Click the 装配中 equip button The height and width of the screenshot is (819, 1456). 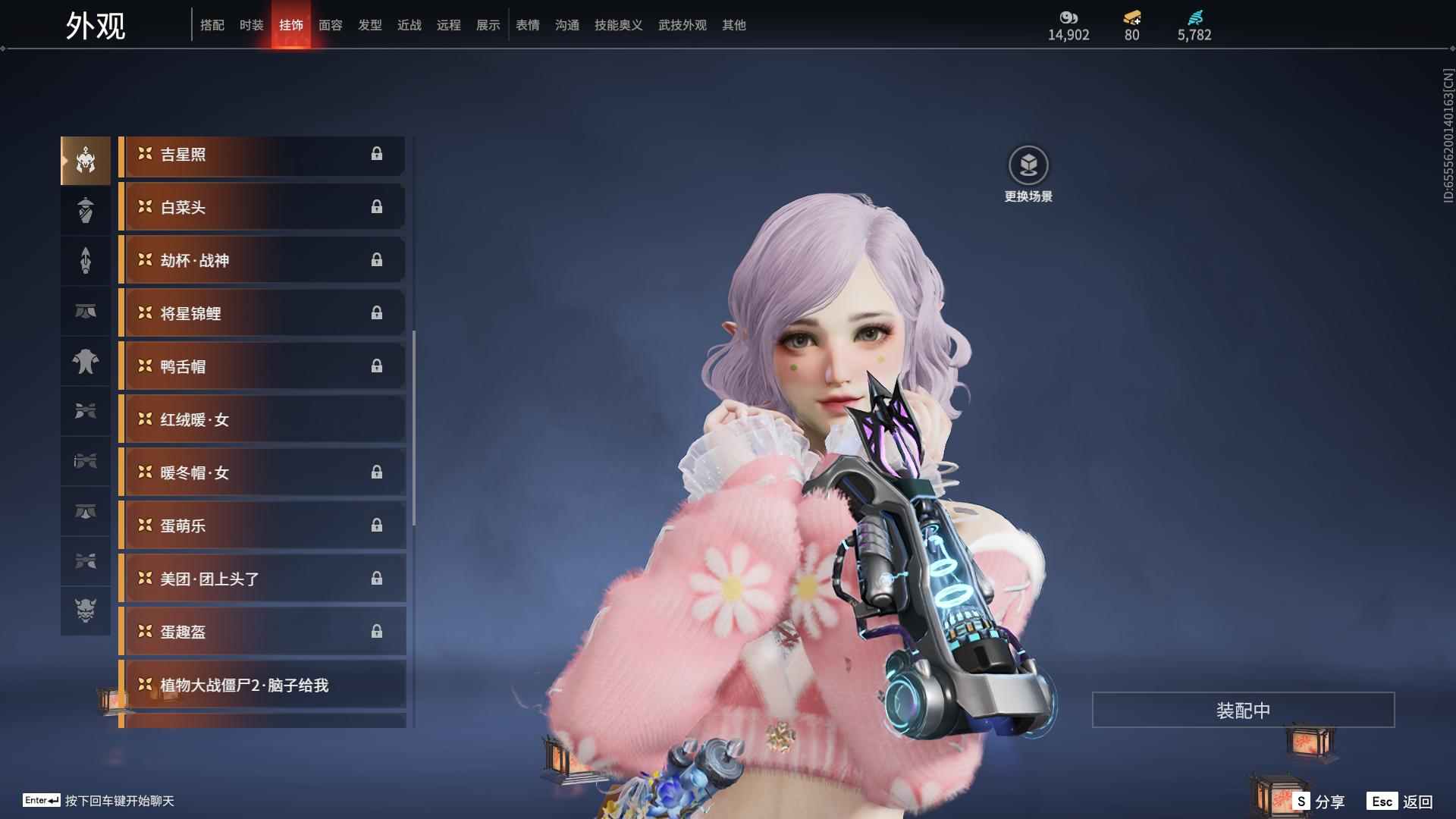1243,711
